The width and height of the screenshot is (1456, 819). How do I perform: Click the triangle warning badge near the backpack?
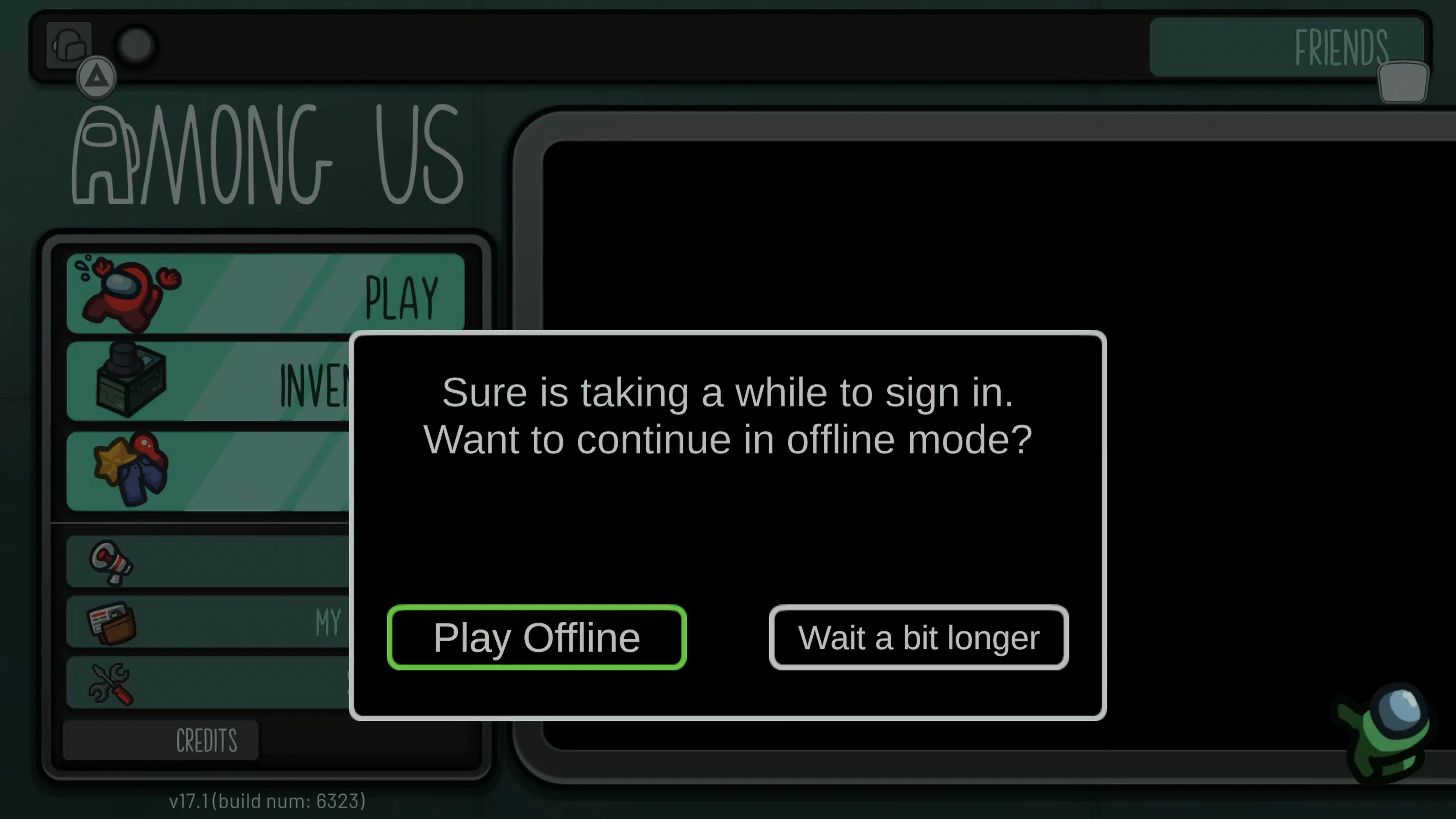[96, 75]
